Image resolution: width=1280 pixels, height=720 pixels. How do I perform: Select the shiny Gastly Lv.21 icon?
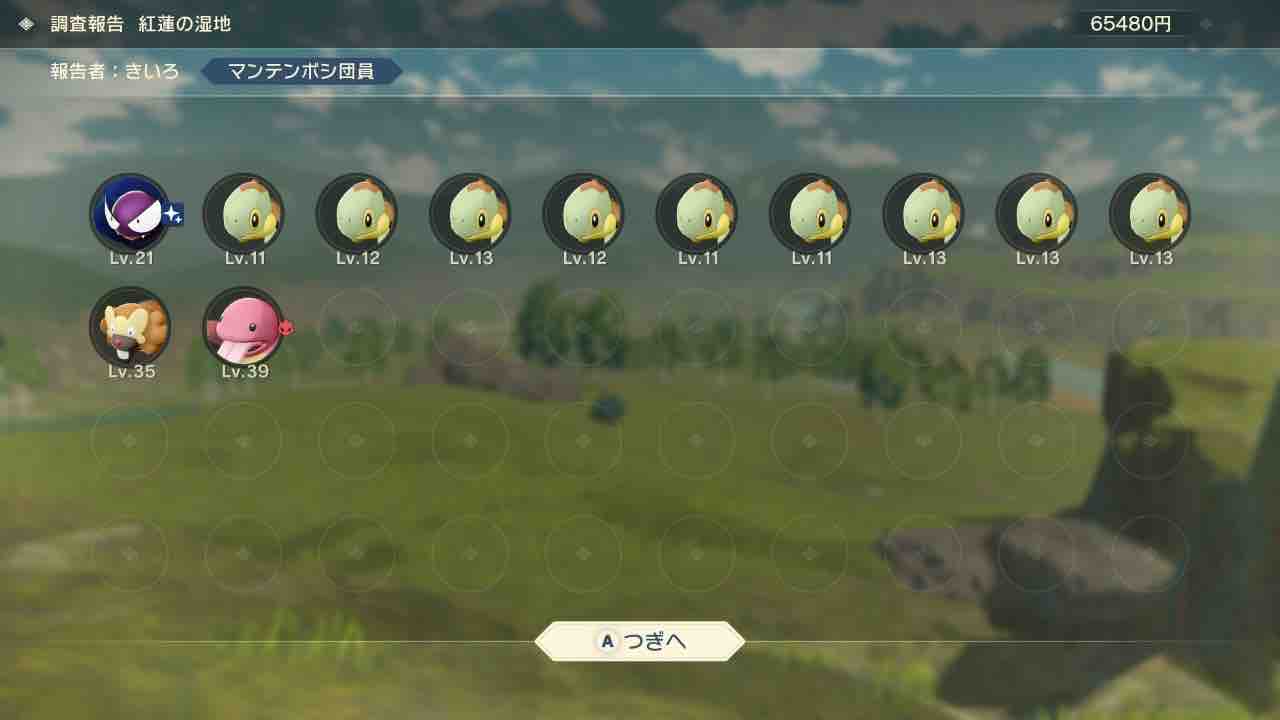click(x=131, y=213)
